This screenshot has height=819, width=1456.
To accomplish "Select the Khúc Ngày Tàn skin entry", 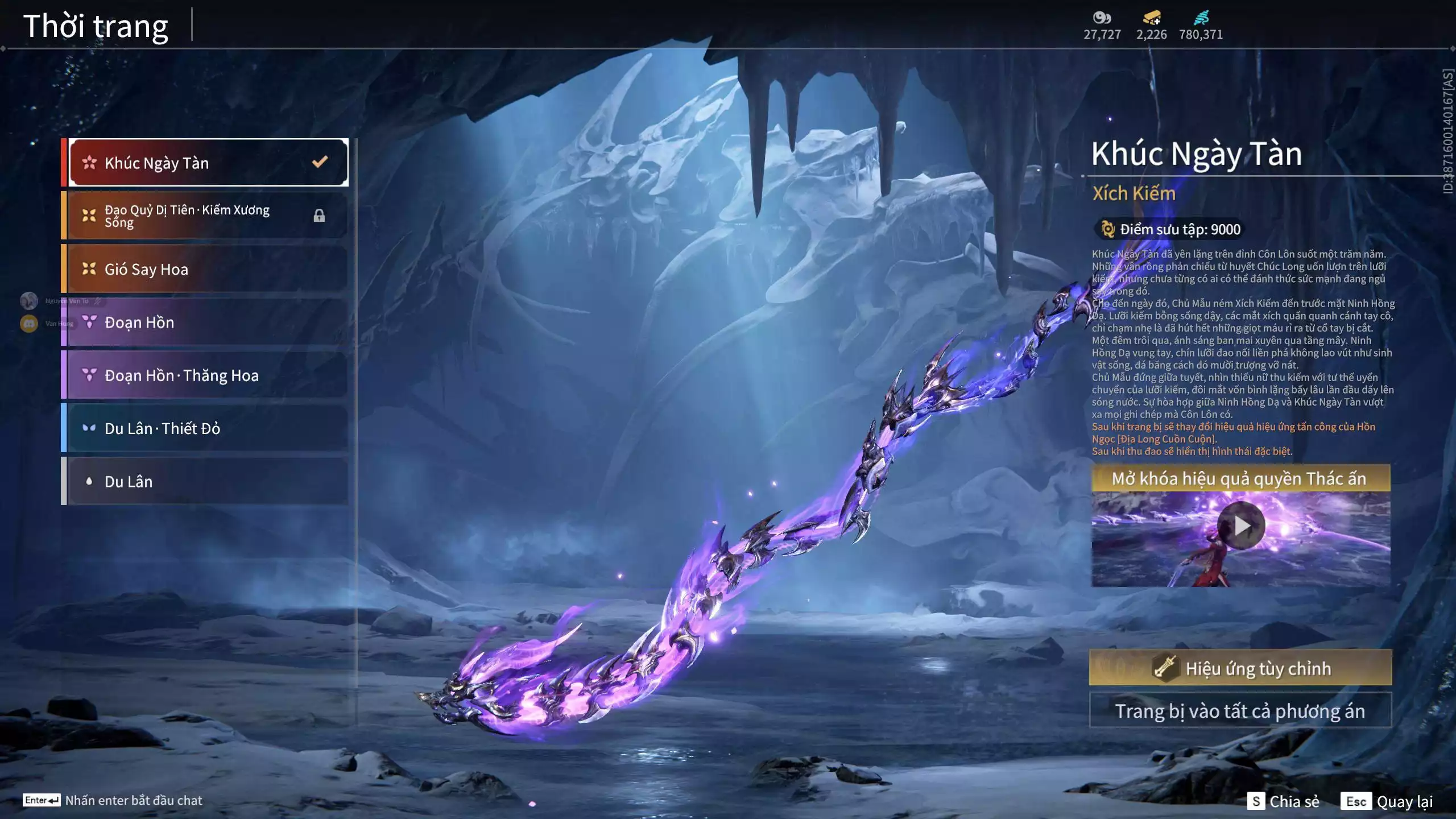I will pos(208,163).
